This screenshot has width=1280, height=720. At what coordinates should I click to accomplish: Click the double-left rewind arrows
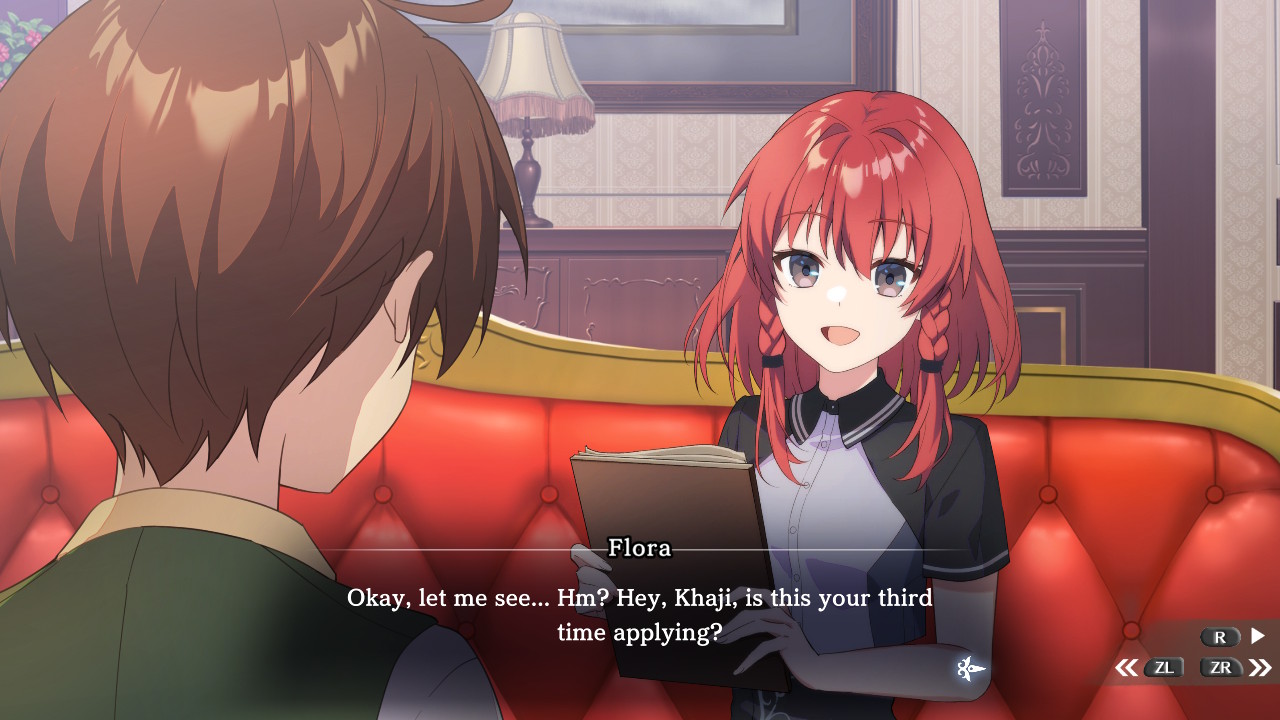tap(1127, 668)
